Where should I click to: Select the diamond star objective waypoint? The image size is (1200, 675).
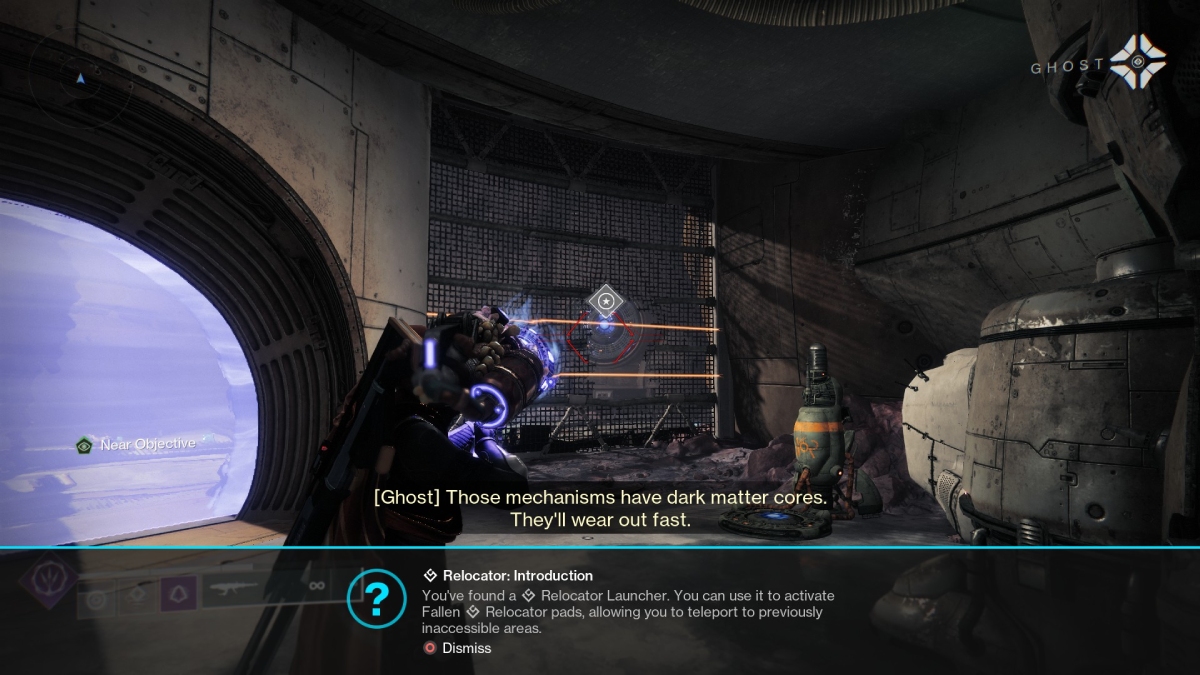click(x=604, y=300)
